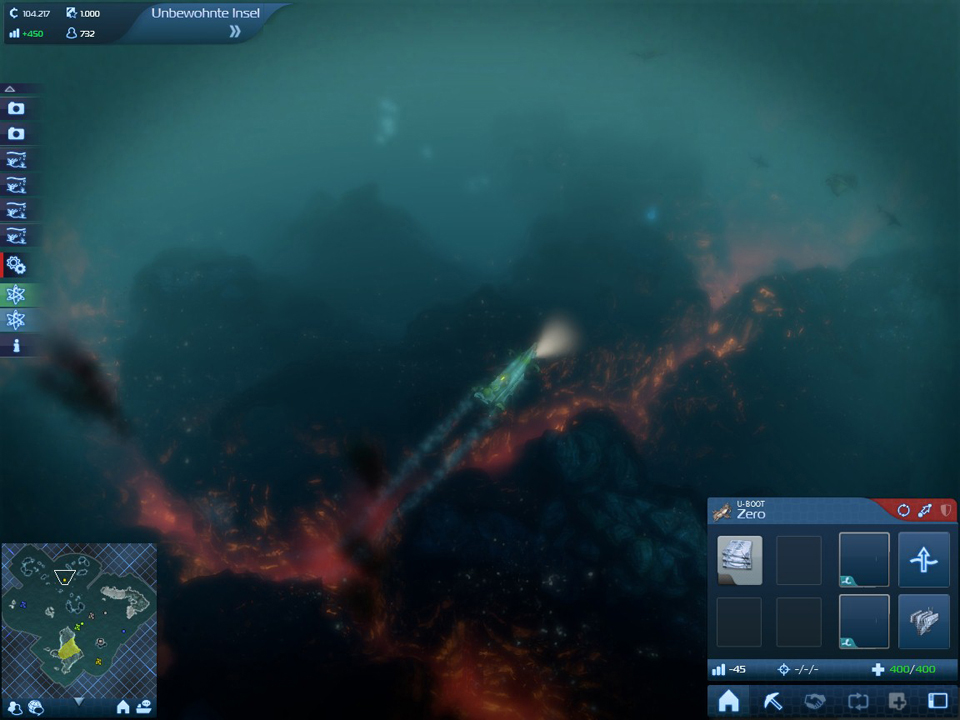Click the submarine's build platform button
Viewport: 960px width, 720px height.
[x=923, y=622]
